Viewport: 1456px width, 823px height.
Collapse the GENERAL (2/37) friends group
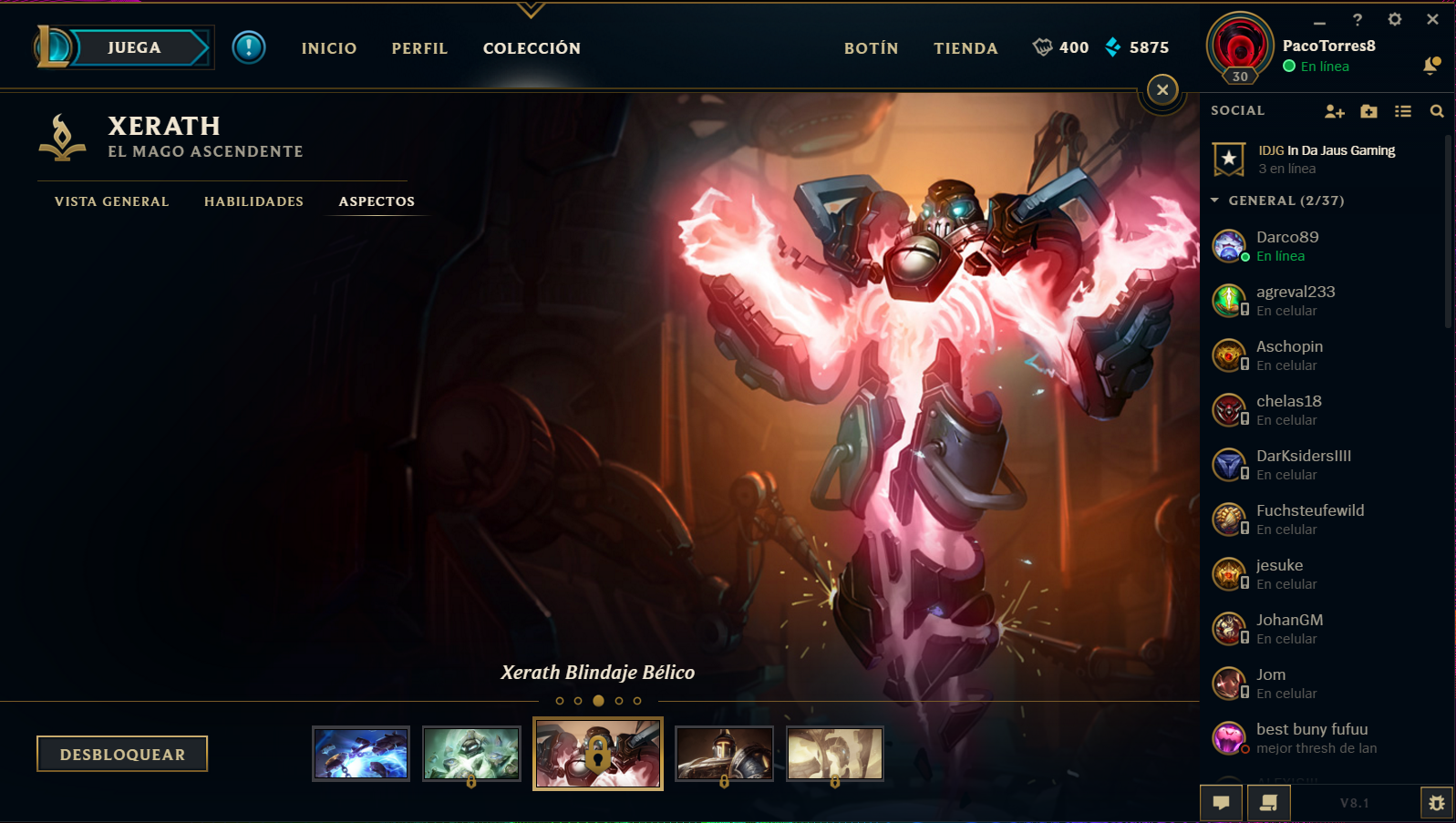[x=1215, y=201]
